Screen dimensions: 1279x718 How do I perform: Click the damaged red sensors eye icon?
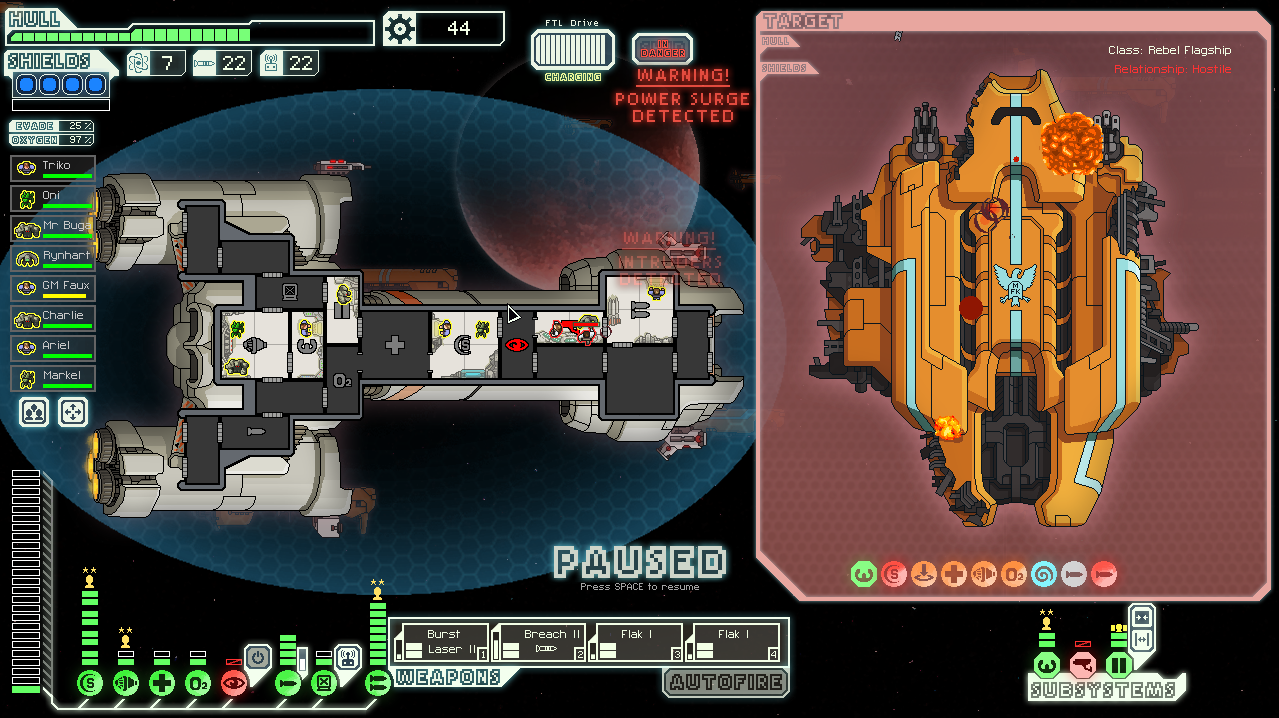tap(234, 684)
